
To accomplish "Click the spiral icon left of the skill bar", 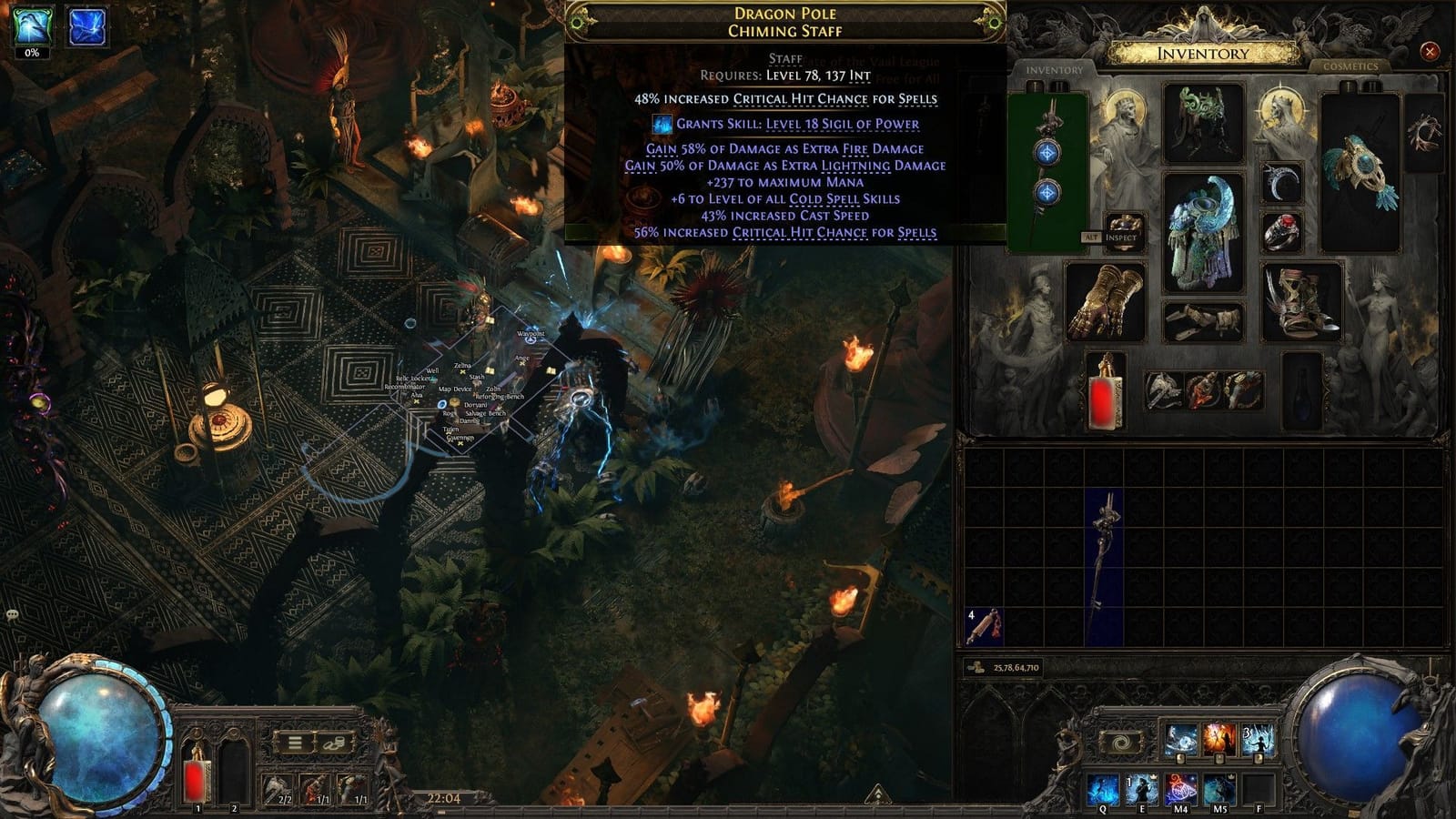I will coord(1121,743).
